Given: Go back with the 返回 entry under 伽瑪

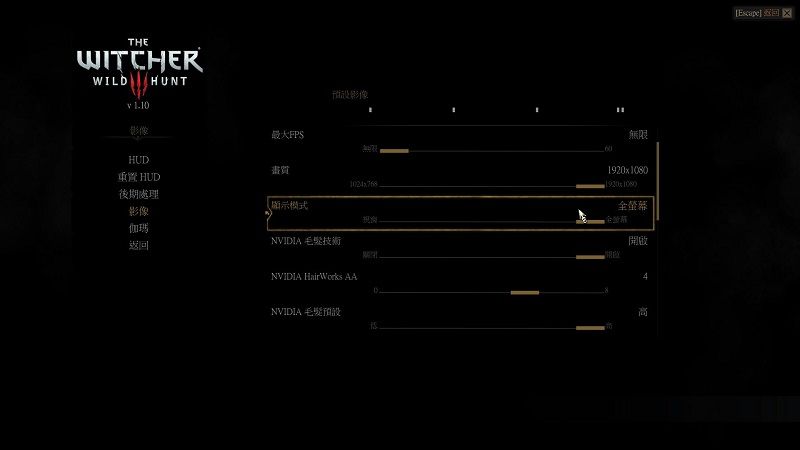Looking at the screenshot, I should pos(138,245).
